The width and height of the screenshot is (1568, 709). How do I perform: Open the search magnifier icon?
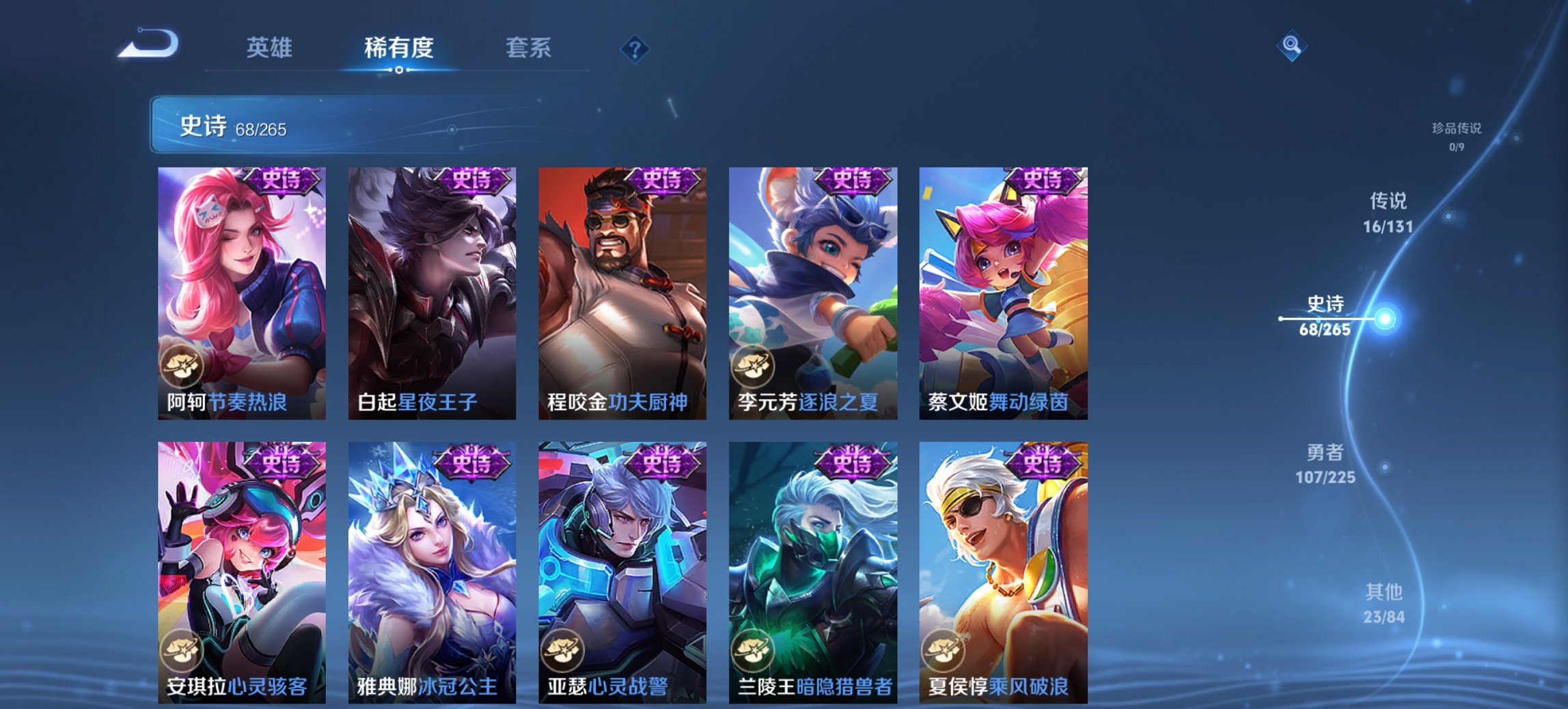pos(1291,46)
